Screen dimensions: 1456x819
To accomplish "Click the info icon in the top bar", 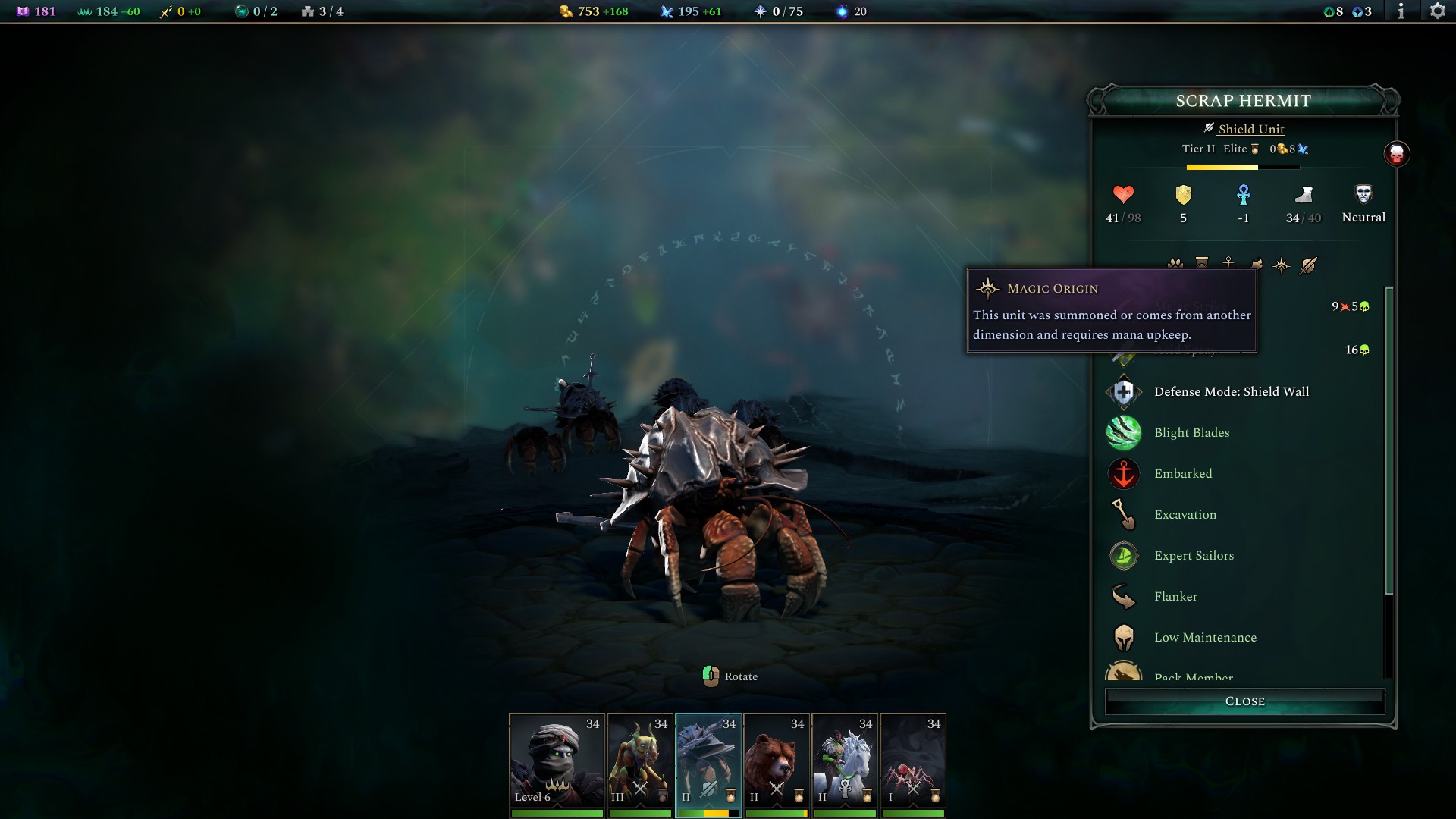I will pyautogui.click(x=1401, y=11).
